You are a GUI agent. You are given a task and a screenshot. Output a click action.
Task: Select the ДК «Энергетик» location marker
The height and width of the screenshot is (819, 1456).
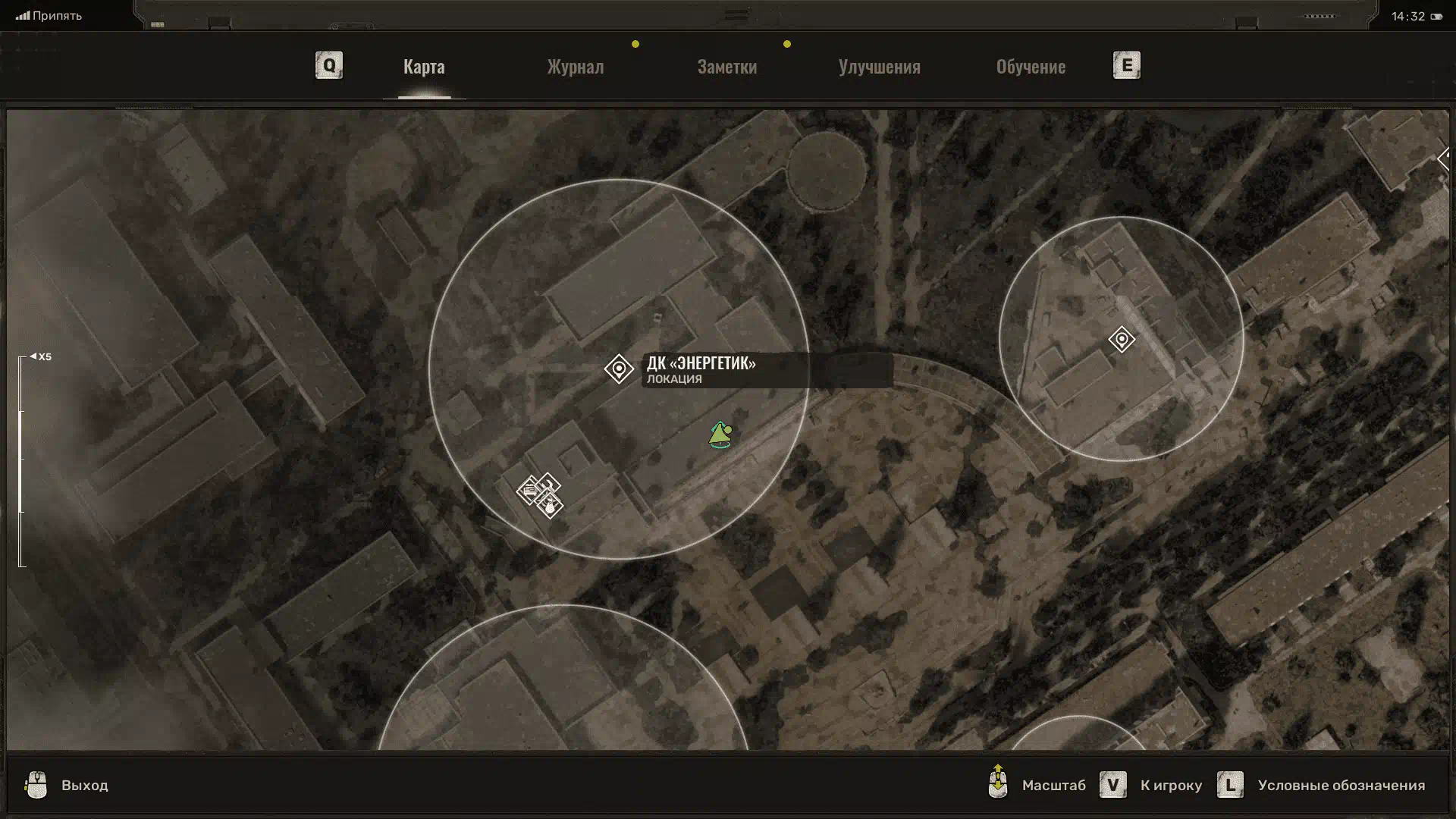point(619,369)
